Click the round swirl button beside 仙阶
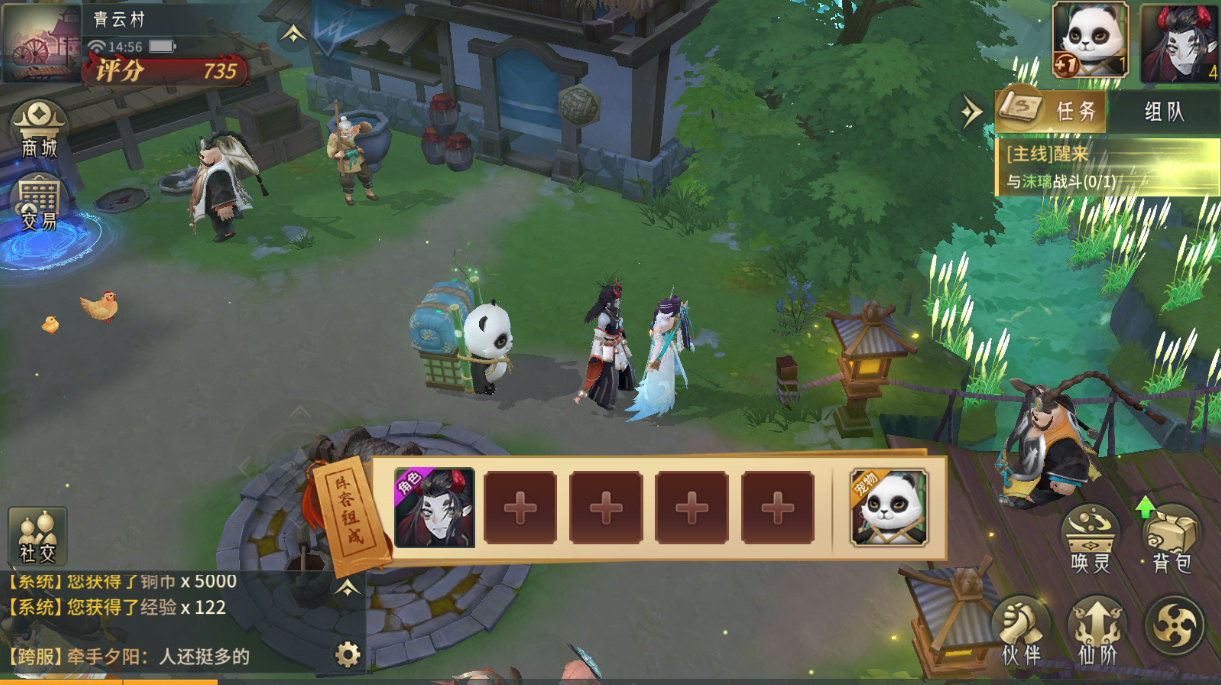1221x685 pixels. [1173, 624]
